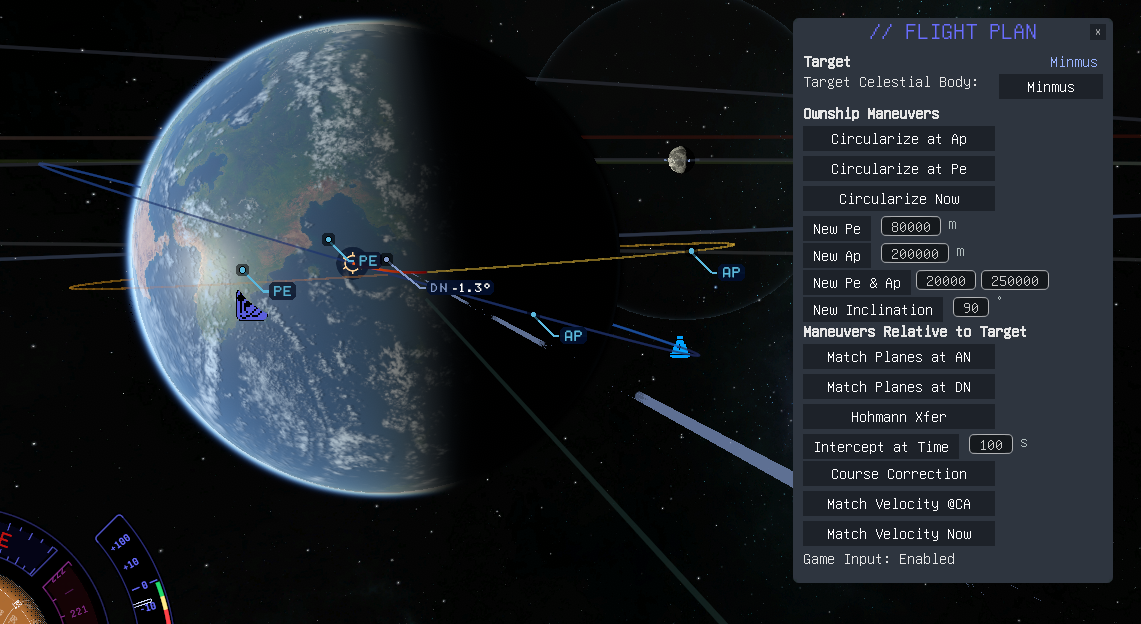
Task: Create a Course Correction maneuver
Action: 898,474
